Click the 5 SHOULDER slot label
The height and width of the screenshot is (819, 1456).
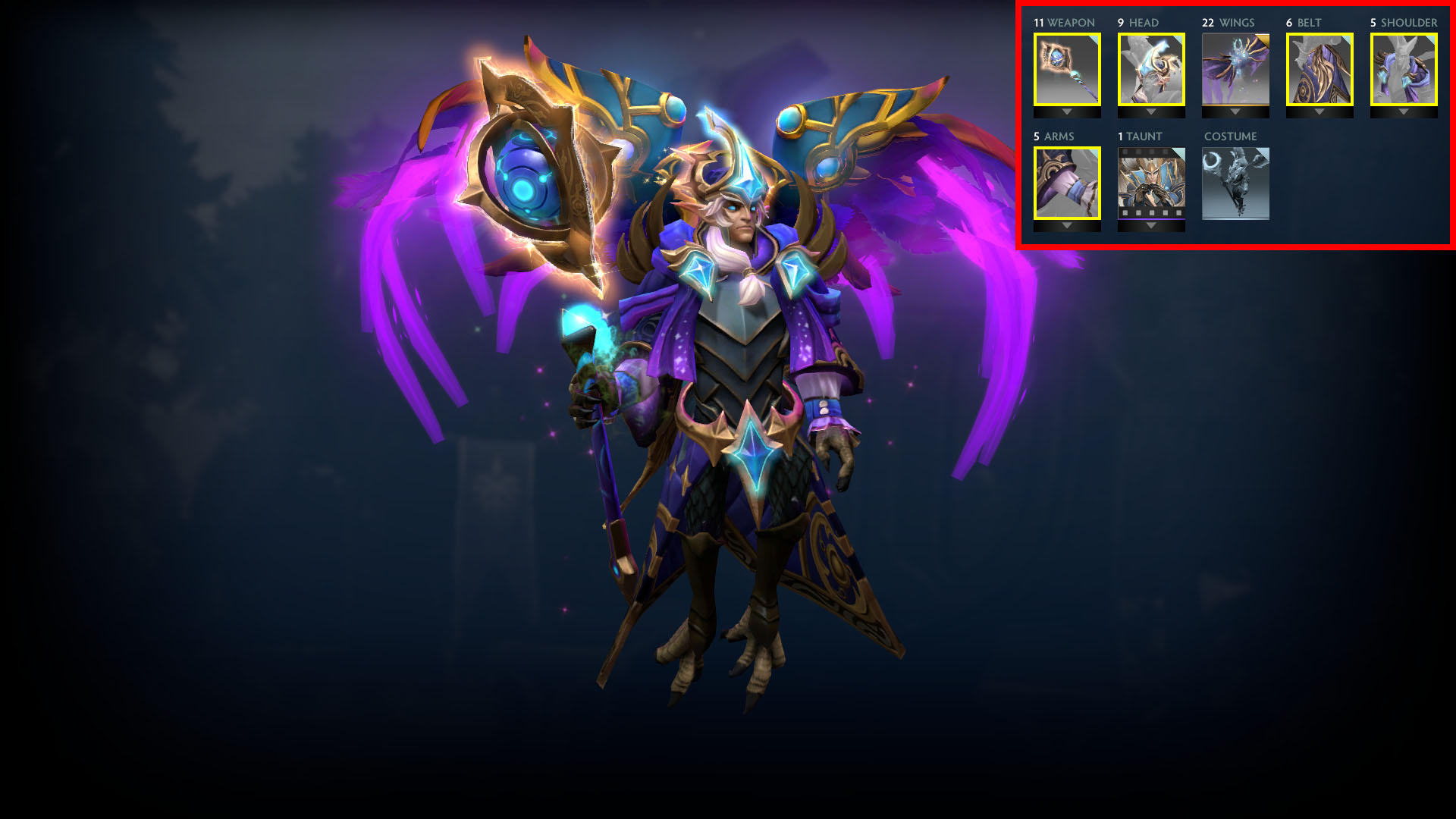click(1403, 23)
